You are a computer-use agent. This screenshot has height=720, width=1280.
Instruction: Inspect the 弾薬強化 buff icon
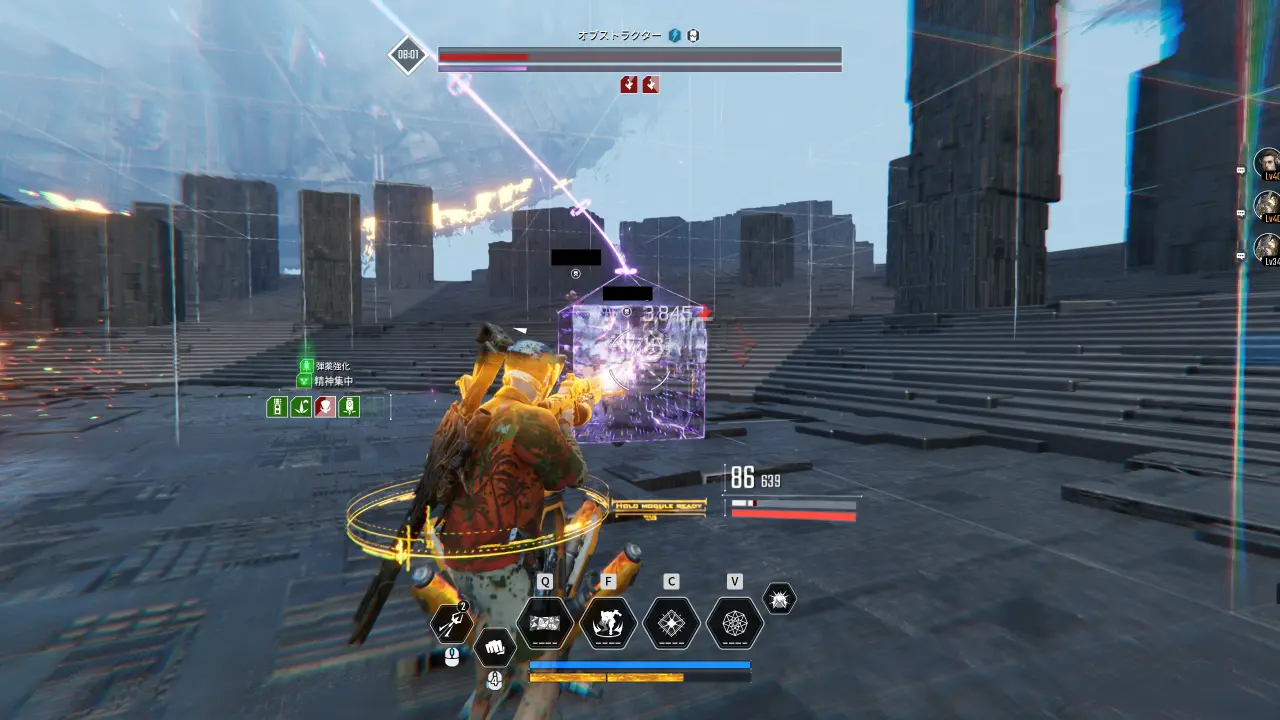[x=306, y=367]
